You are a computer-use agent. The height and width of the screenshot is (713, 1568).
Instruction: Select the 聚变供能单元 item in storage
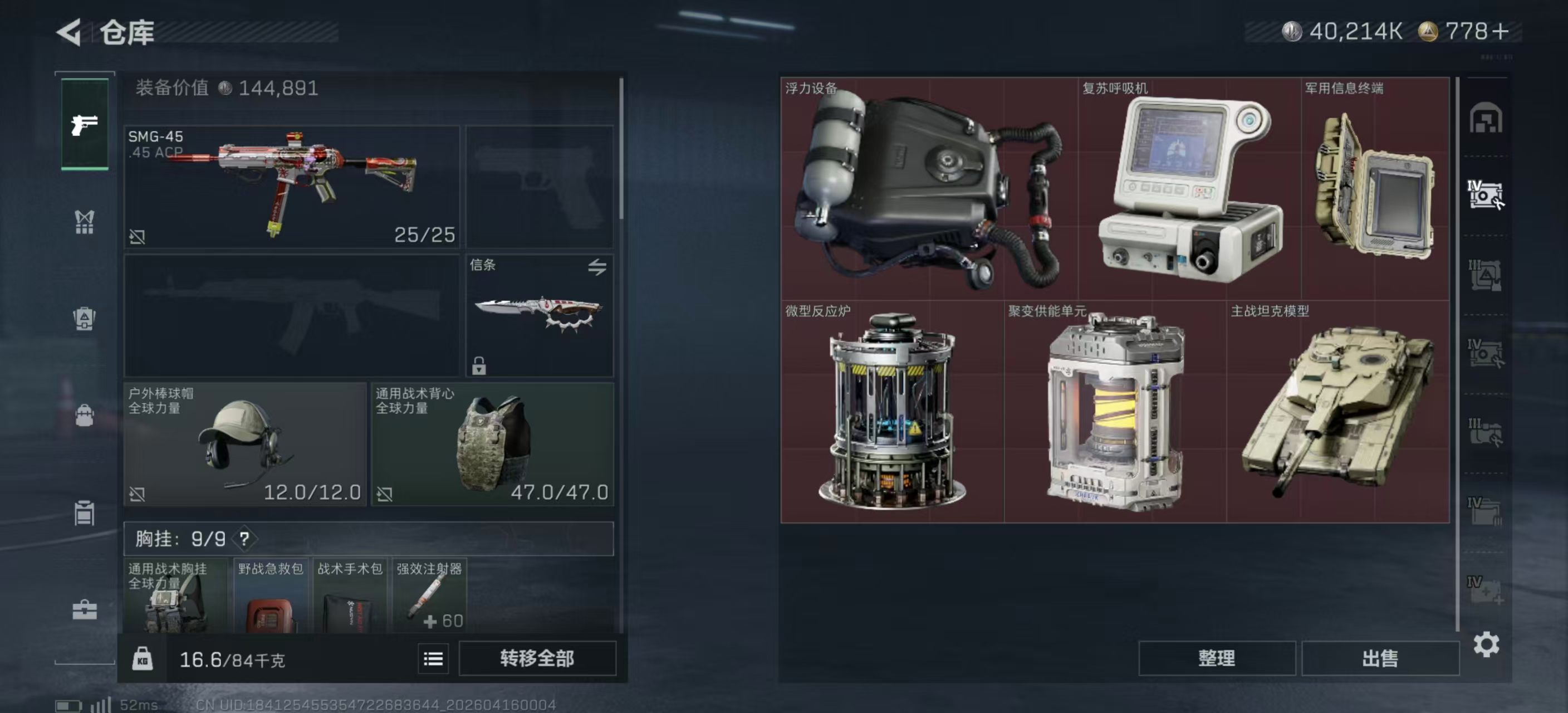[1115, 412]
